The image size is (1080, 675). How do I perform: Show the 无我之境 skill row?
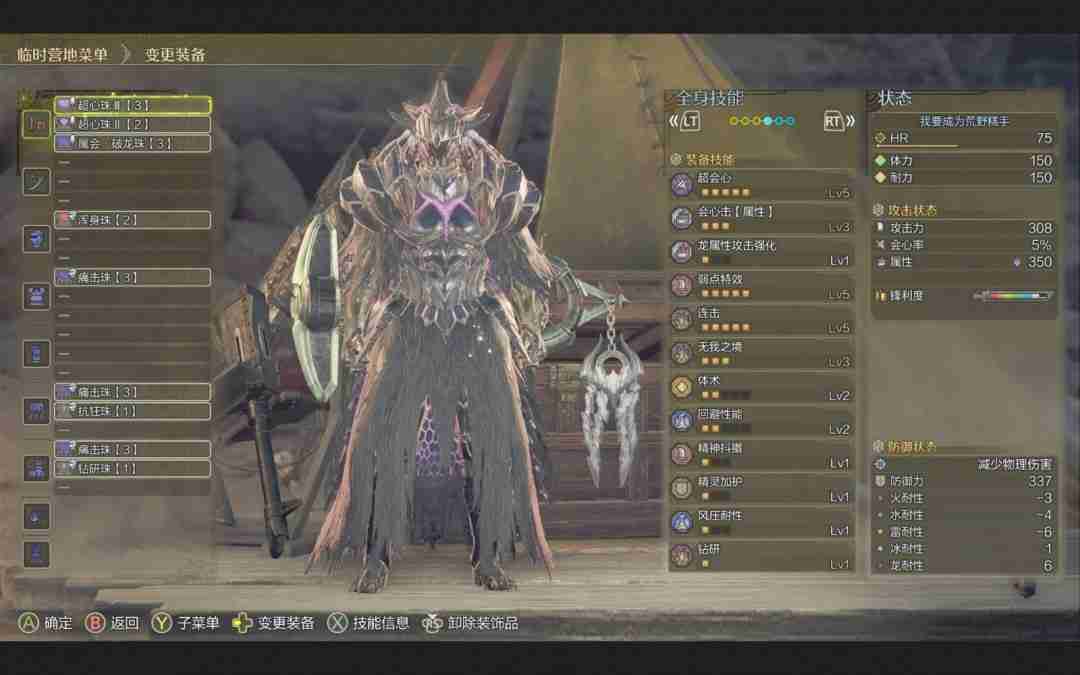tap(762, 353)
